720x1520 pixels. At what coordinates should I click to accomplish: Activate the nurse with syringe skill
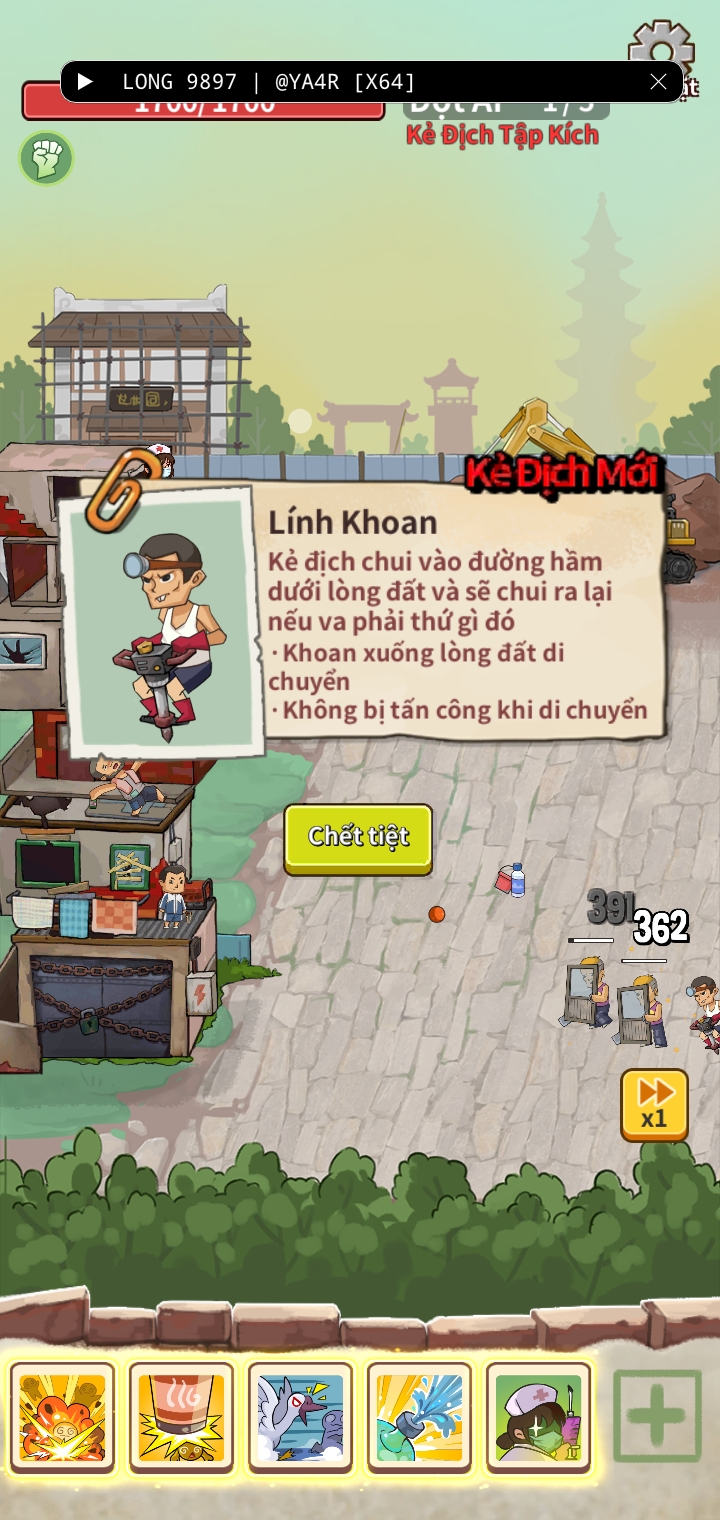538,1416
